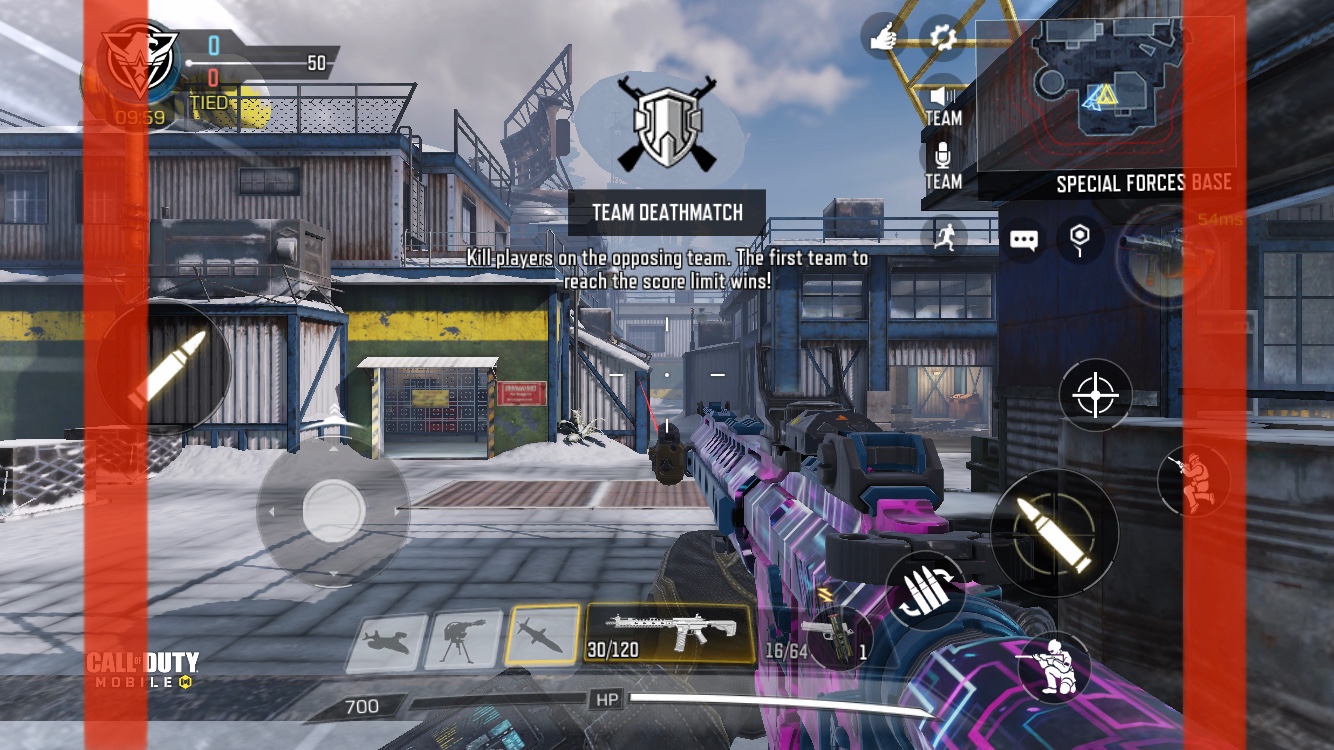This screenshot has width=1334, height=750.
Task: Select the plane scorestreak slot
Action: click(386, 642)
